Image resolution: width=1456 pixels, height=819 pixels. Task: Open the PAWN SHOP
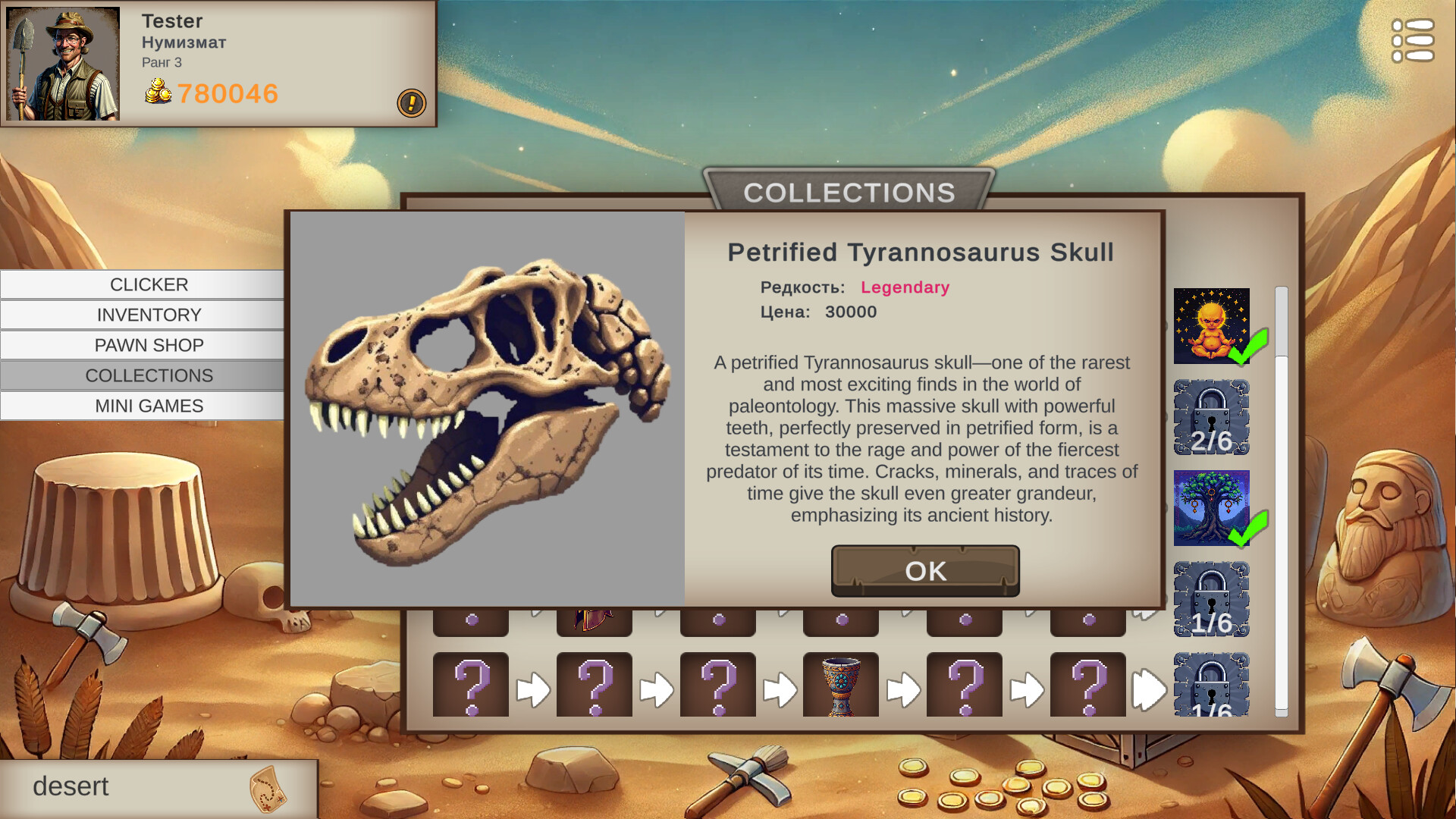pyautogui.click(x=149, y=345)
